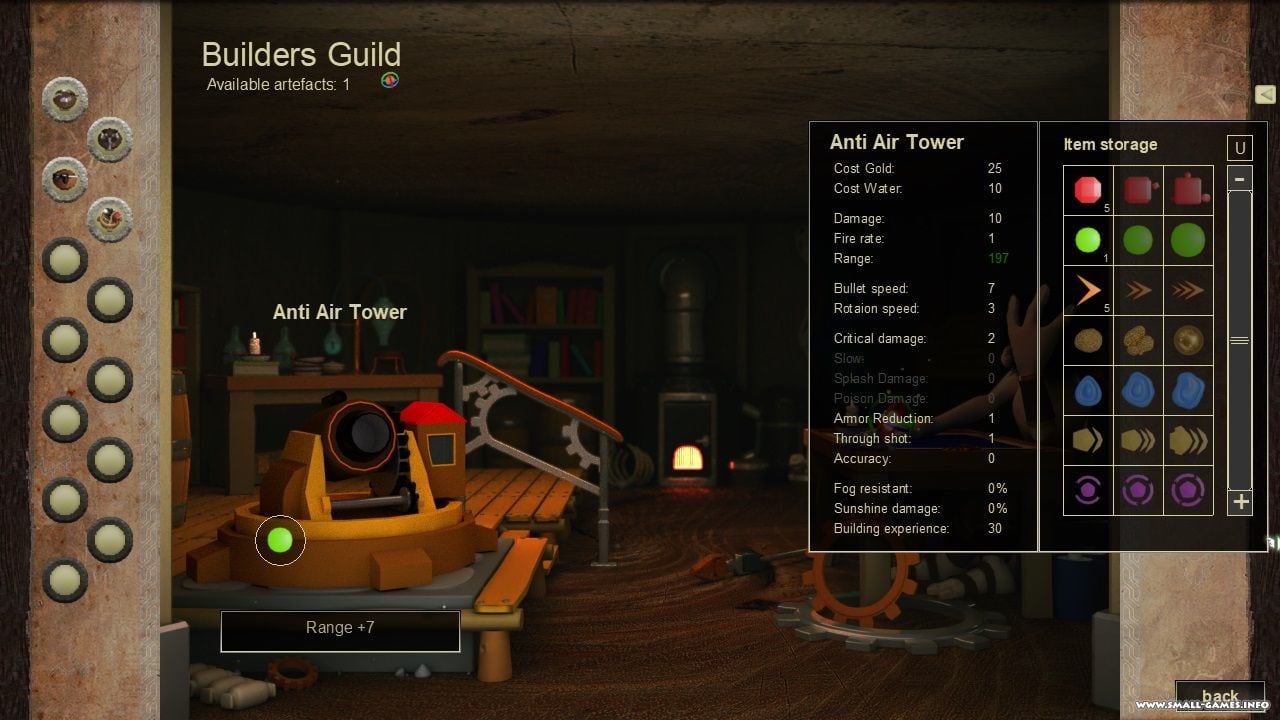The height and width of the screenshot is (720, 1280).
Task: Select the golden sphere item
Action: (x=1188, y=340)
